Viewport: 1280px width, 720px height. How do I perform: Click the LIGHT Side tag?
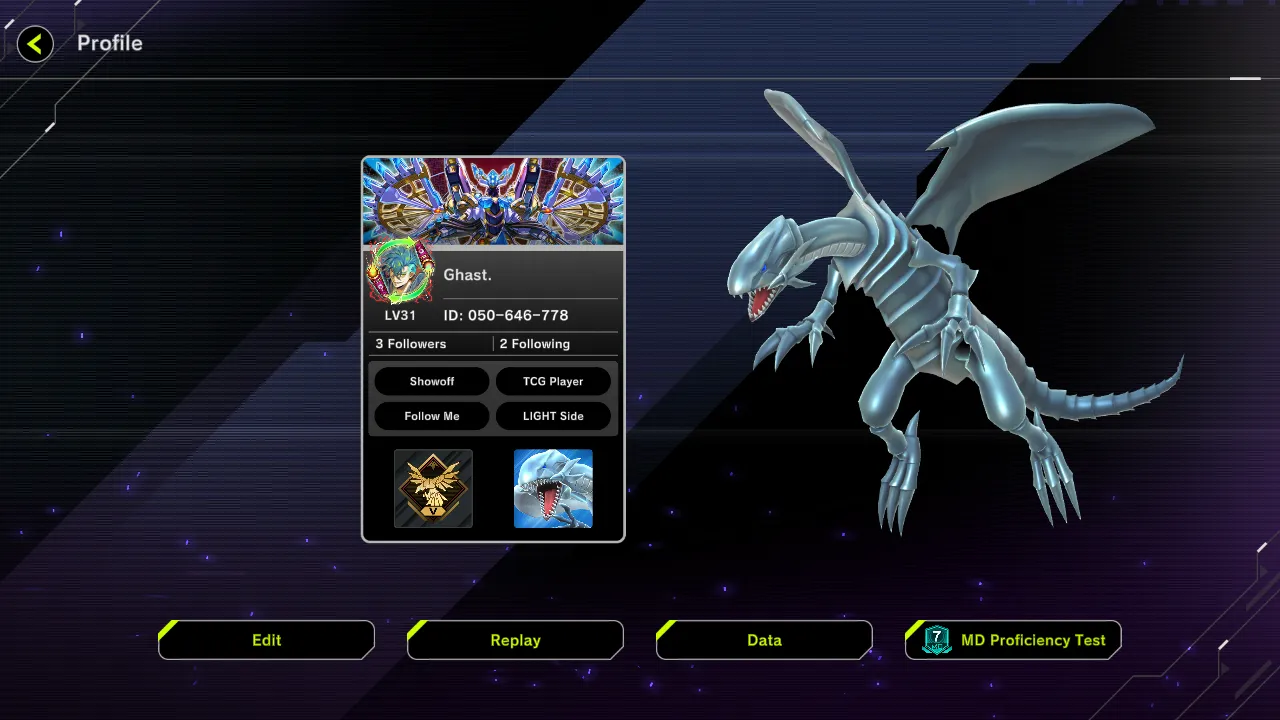(553, 416)
